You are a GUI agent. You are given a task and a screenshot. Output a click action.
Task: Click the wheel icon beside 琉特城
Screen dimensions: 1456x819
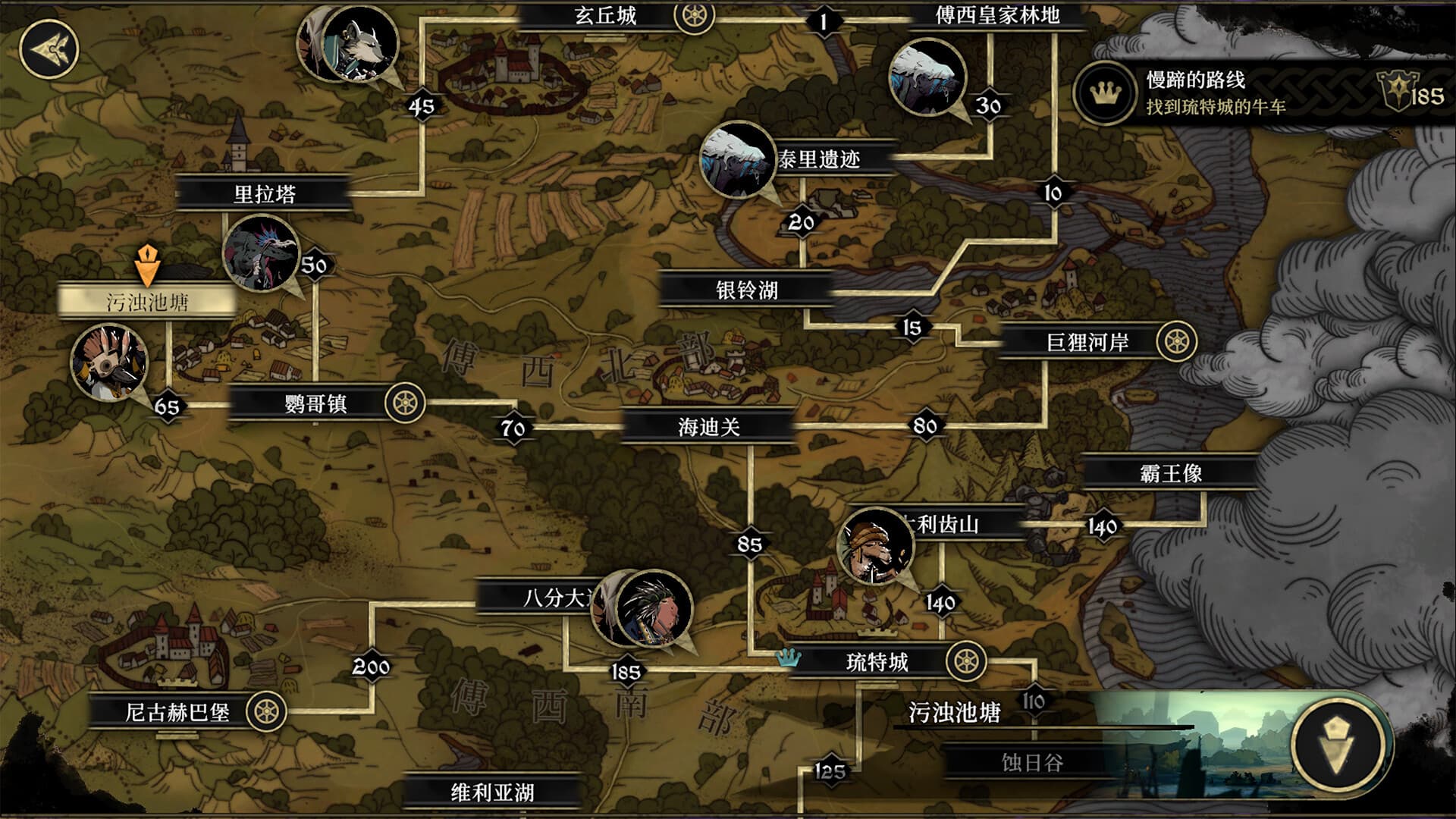click(966, 659)
